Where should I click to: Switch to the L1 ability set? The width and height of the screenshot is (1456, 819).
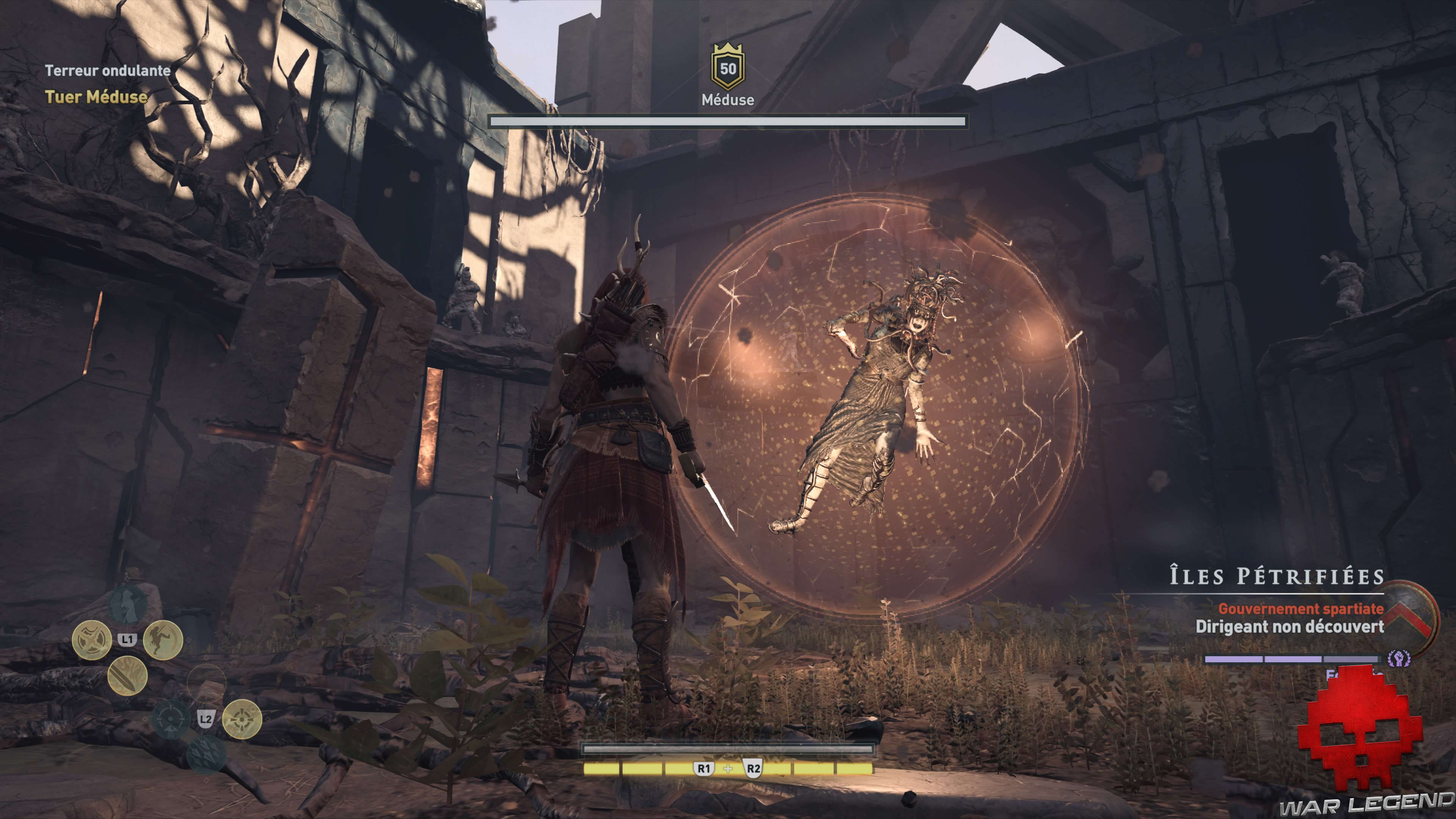127,639
